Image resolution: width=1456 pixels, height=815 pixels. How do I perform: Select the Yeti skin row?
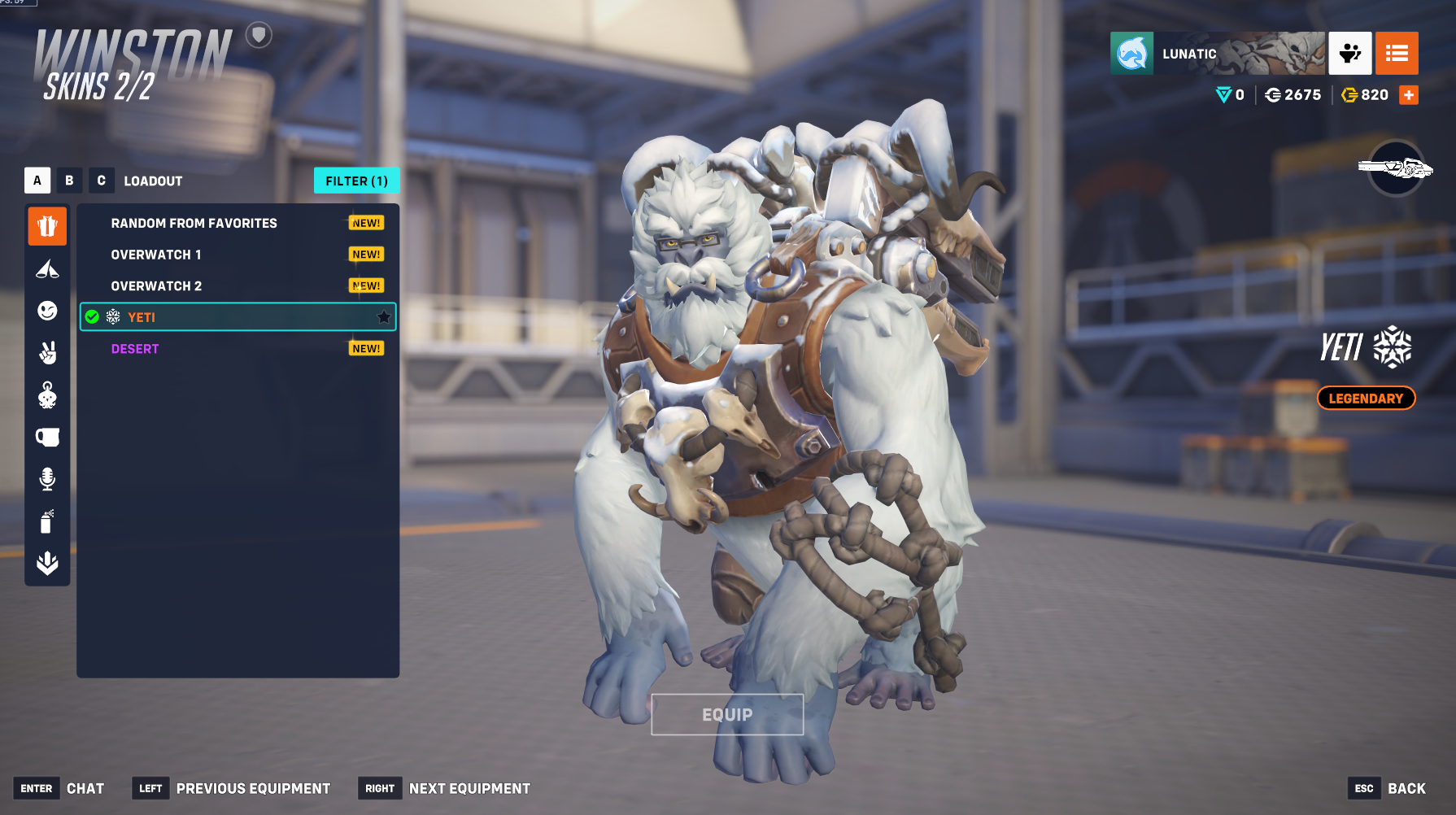tap(238, 317)
